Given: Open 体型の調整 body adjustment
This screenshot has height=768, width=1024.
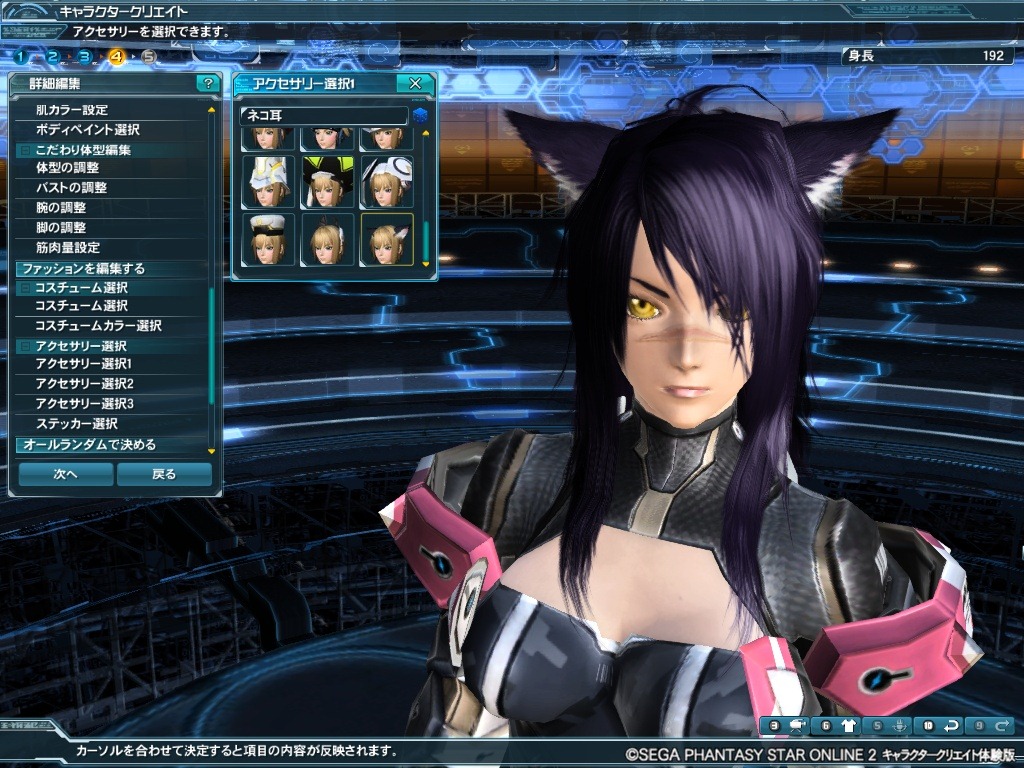Looking at the screenshot, I should 67,168.
